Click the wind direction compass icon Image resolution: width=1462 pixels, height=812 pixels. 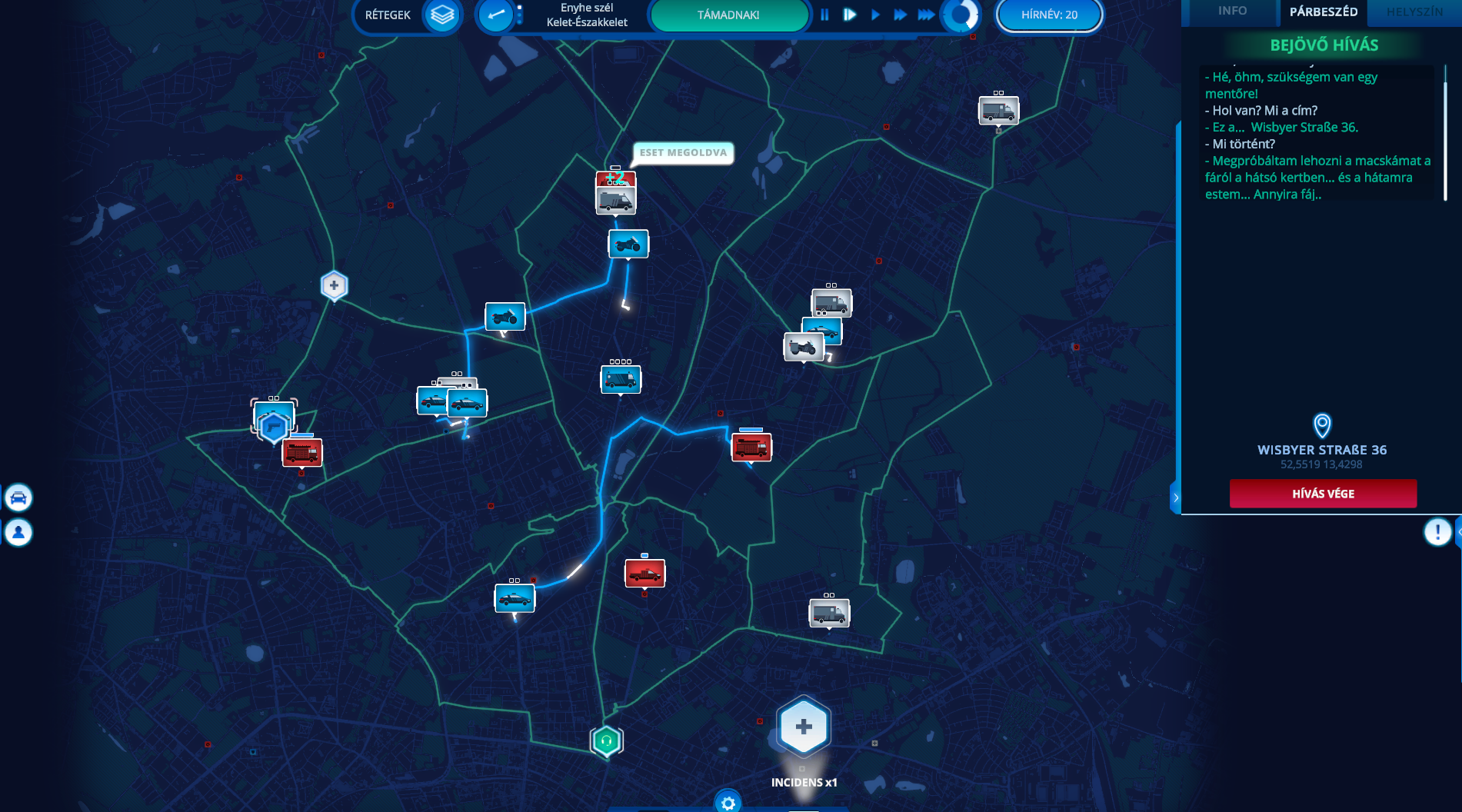pyautogui.click(x=495, y=15)
